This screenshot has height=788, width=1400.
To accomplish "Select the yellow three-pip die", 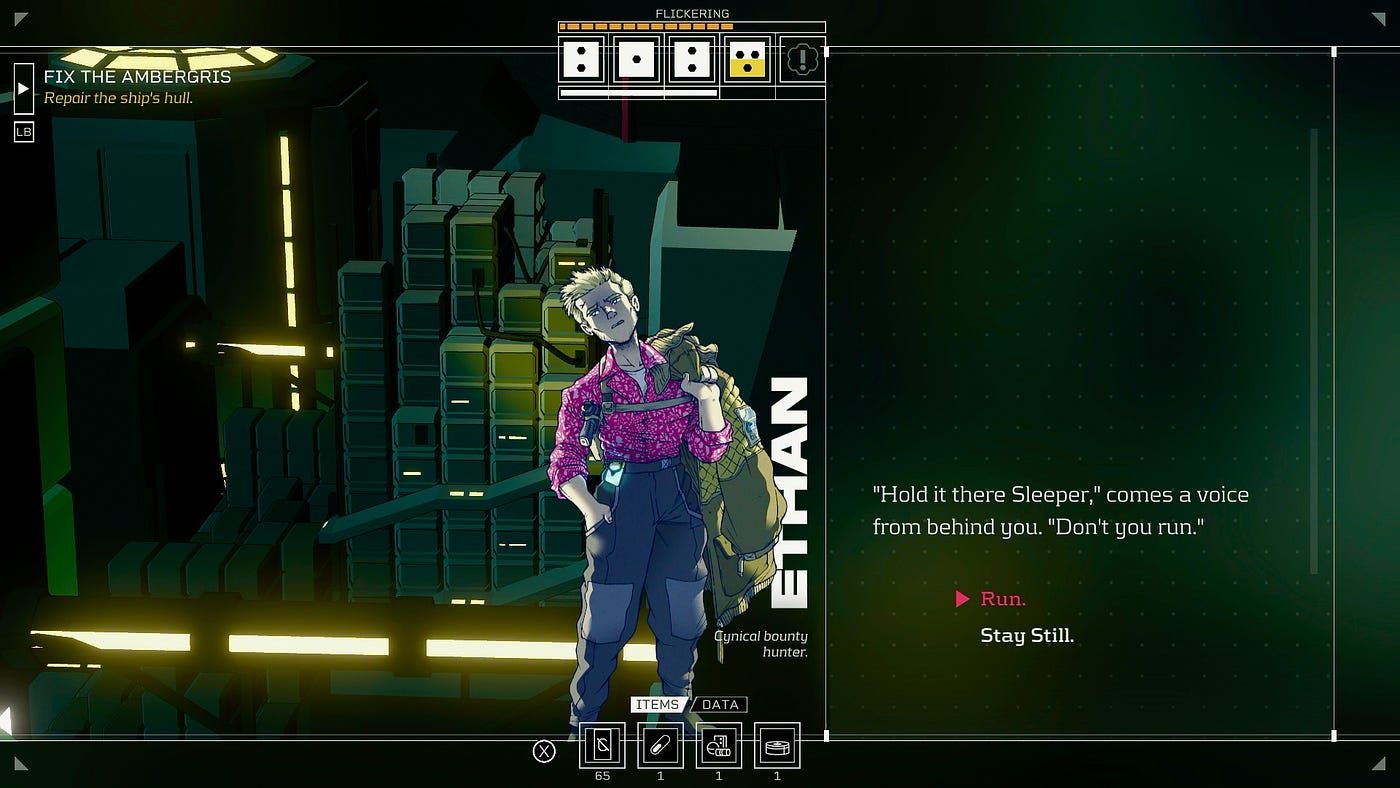I will pos(746,60).
